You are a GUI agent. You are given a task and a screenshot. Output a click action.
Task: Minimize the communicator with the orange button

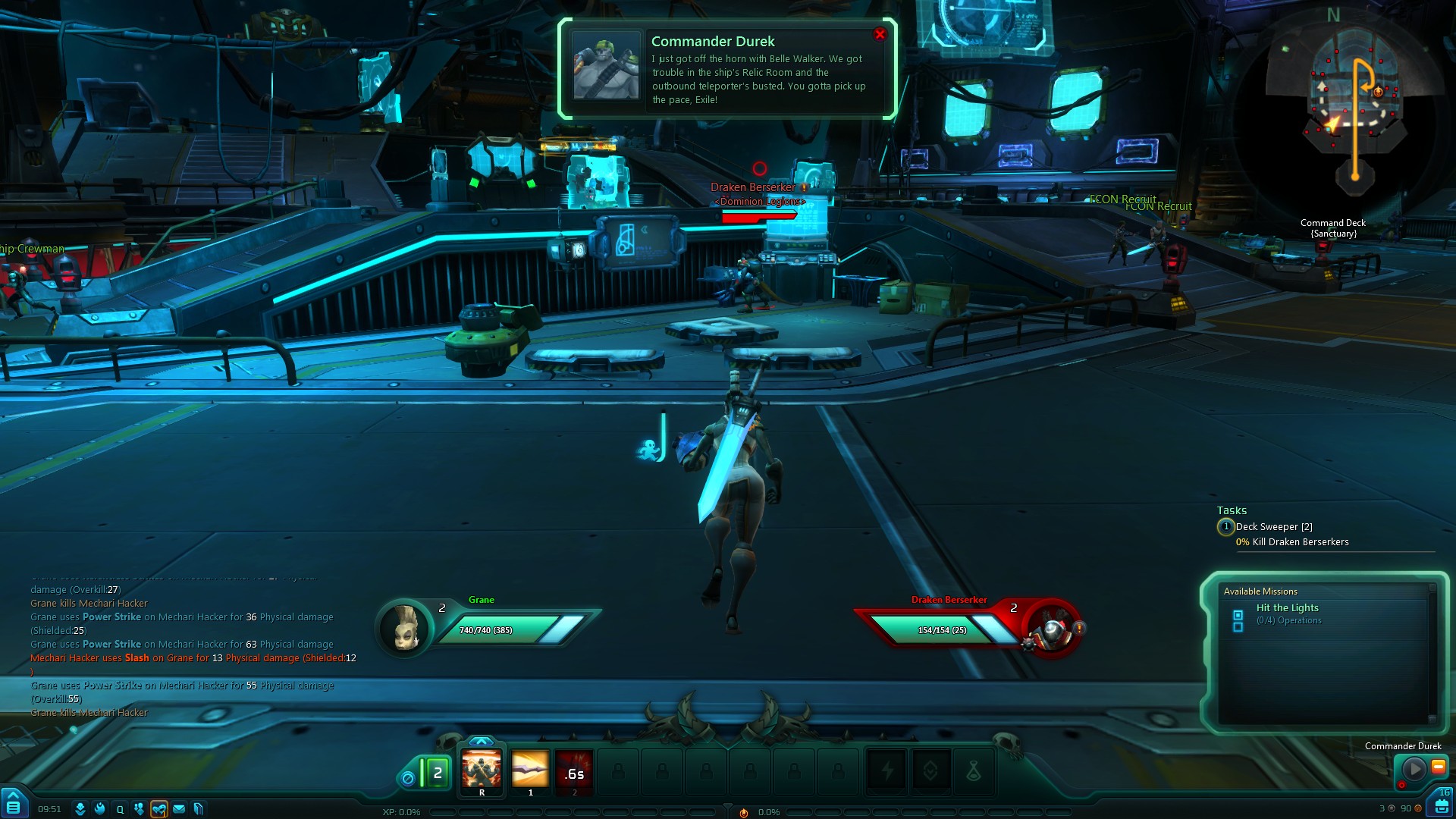point(1438,767)
